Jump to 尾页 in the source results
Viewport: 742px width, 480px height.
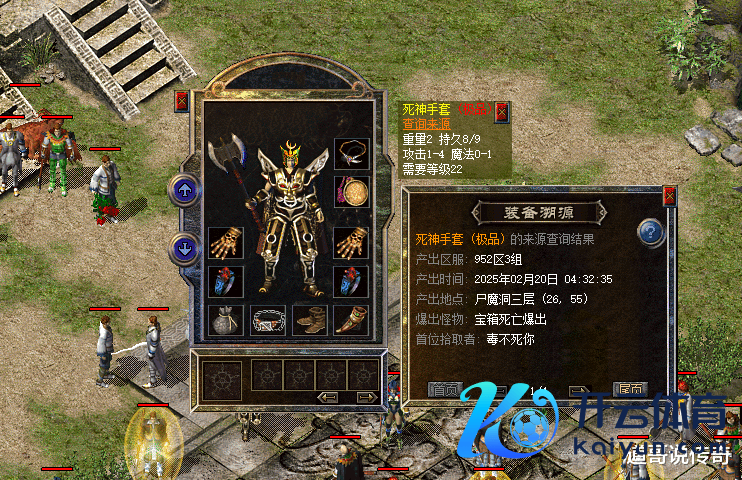tap(630, 389)
